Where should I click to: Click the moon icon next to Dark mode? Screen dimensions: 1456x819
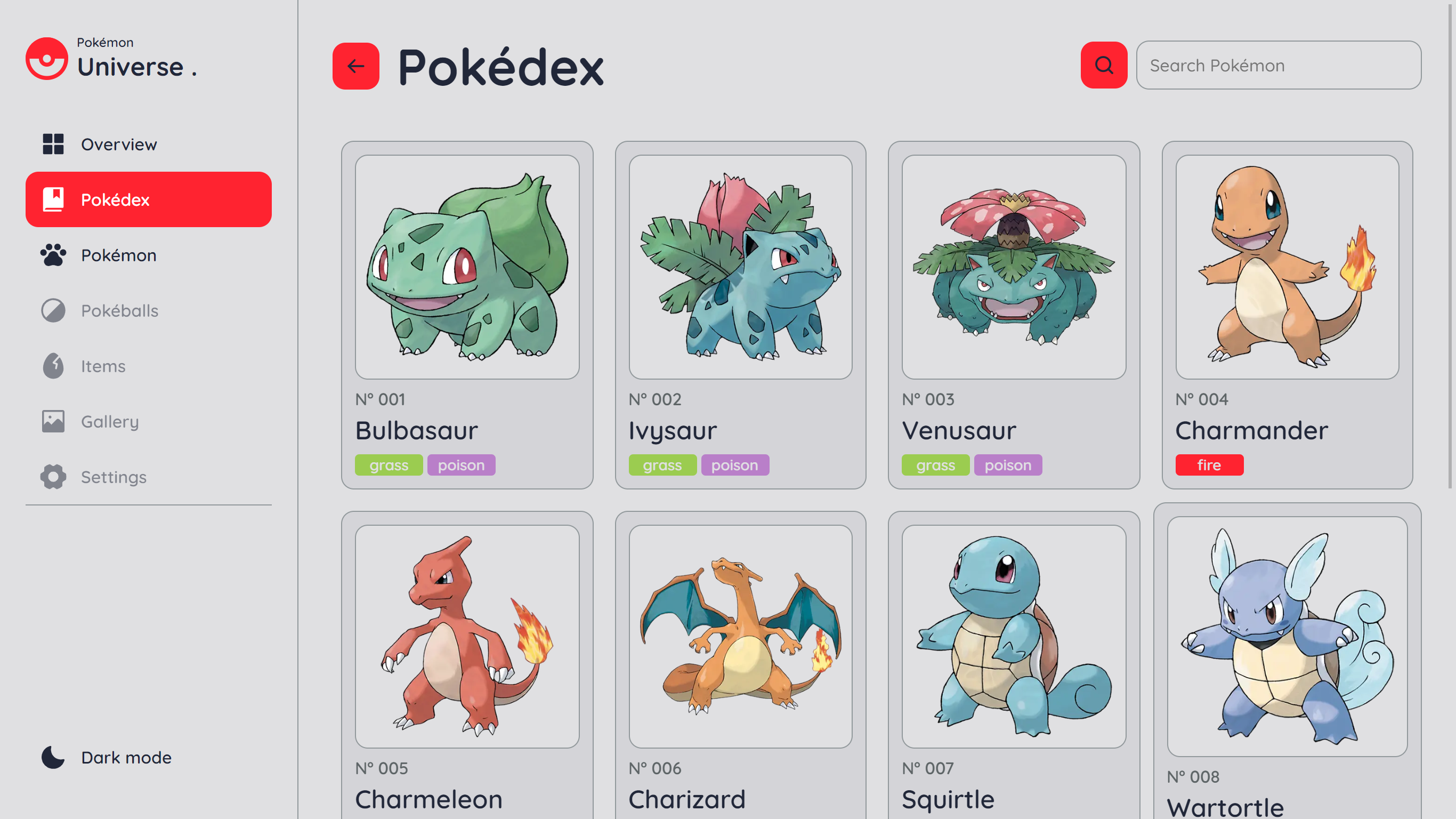52,757
